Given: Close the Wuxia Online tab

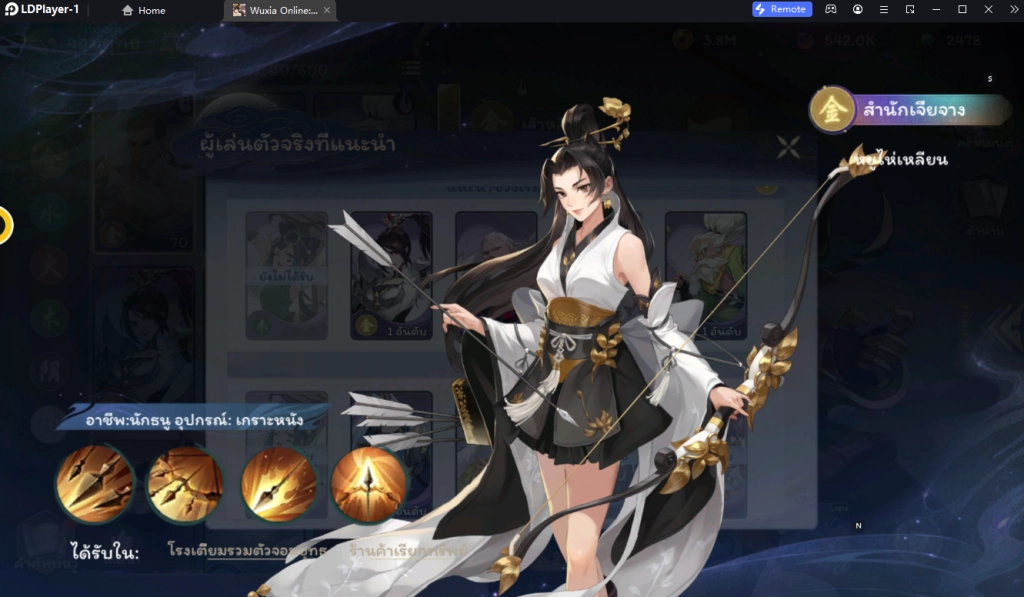Looking at the screenshot, I should [x=327, y=10].
